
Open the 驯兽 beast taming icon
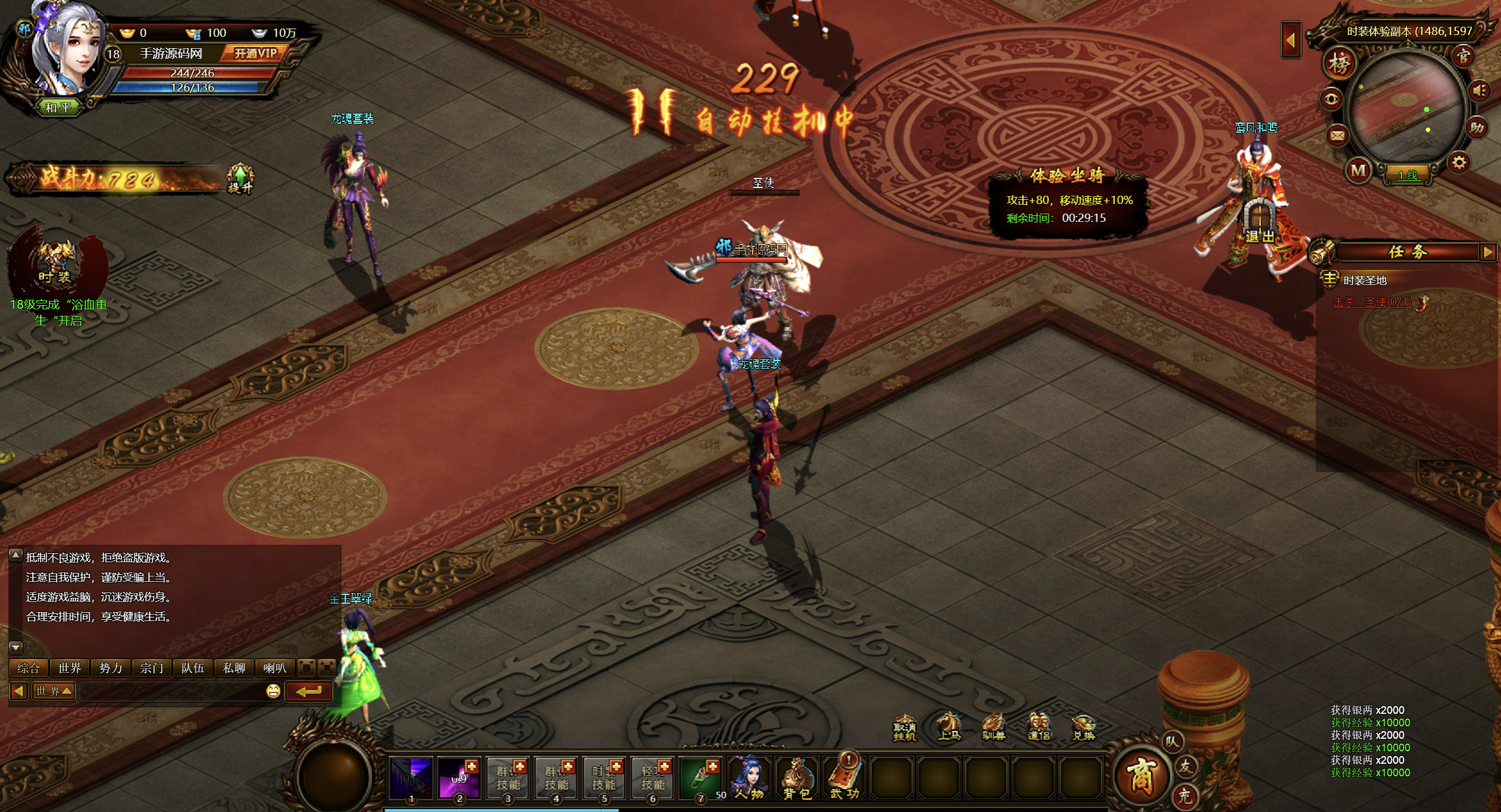(x=993, y=727)
